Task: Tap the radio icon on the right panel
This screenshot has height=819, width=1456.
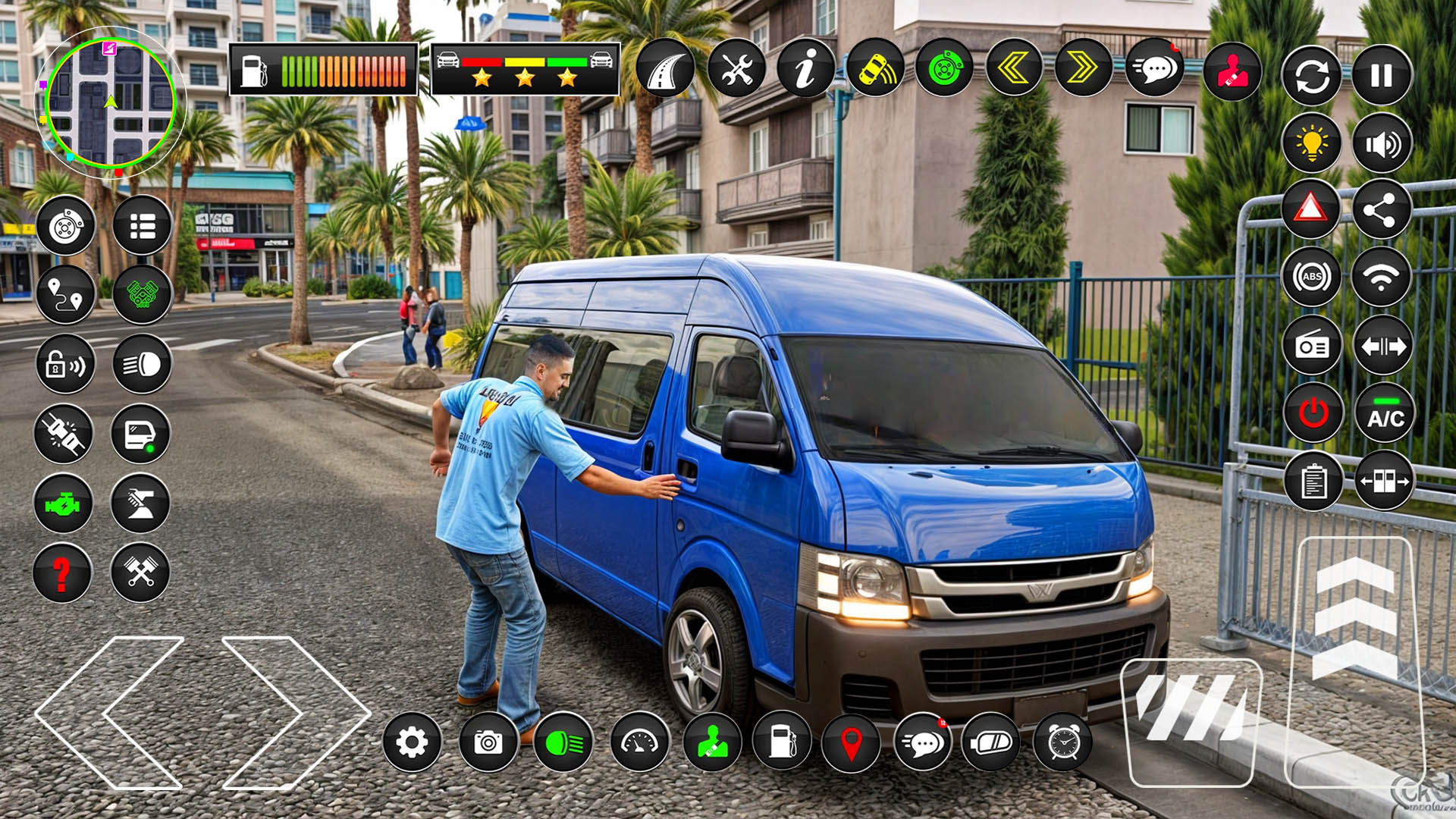Action: click(1314, 345)
